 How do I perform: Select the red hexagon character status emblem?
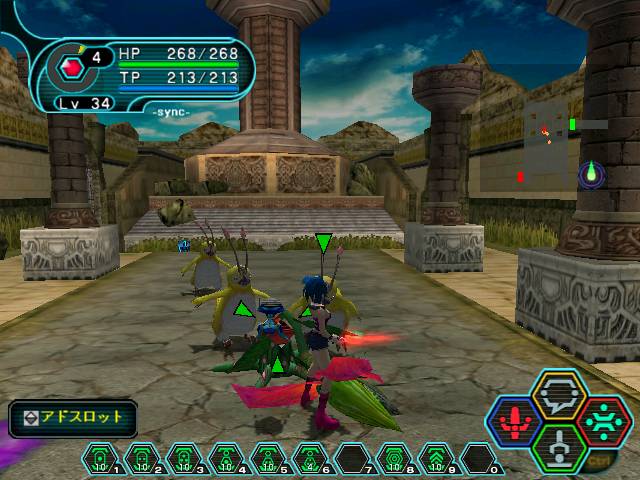coord(71,68)
